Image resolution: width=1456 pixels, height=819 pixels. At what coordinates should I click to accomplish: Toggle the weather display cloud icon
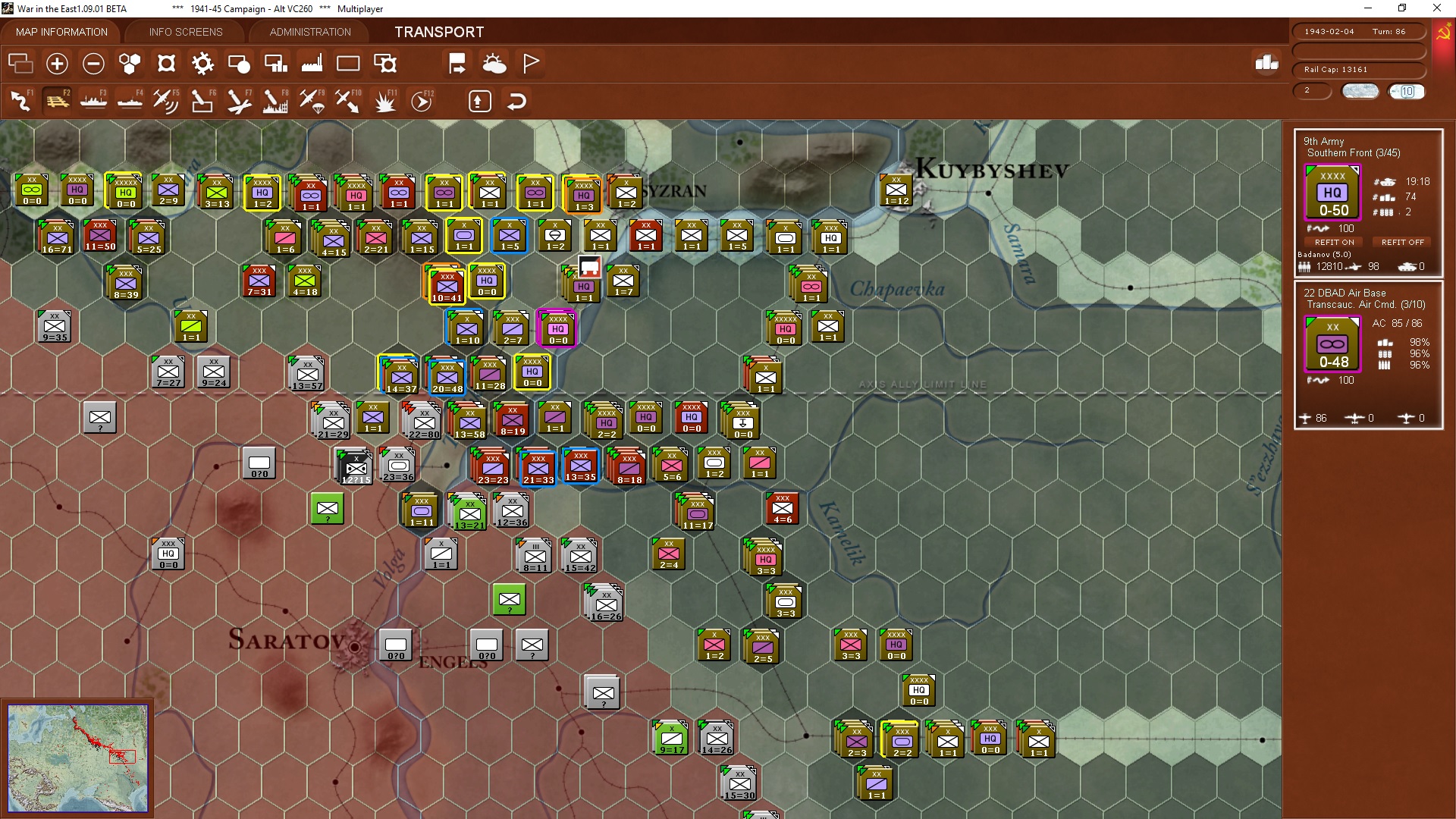coord(495,64)
